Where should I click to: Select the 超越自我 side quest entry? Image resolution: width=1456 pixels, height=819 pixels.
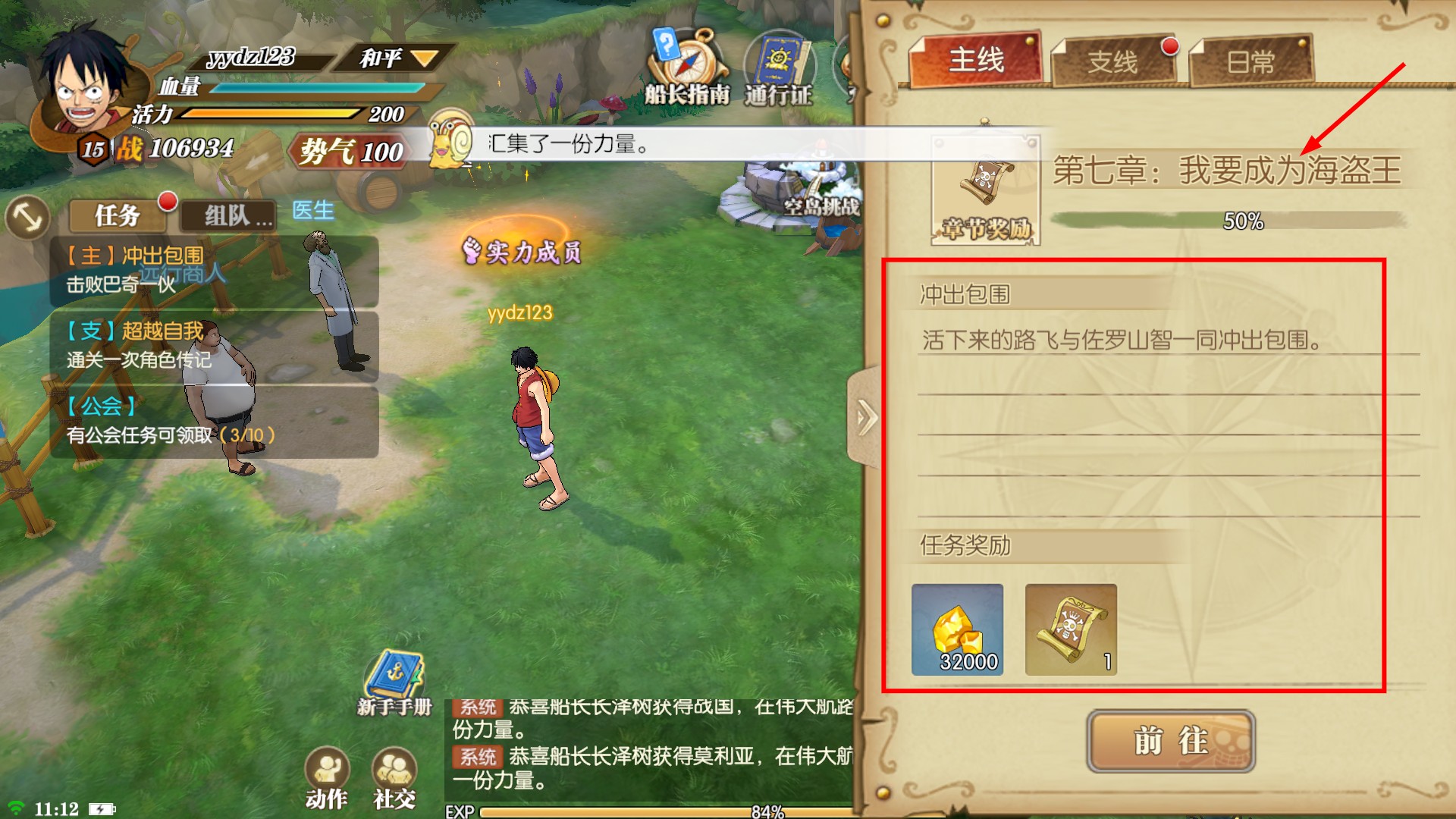point(214,345)
